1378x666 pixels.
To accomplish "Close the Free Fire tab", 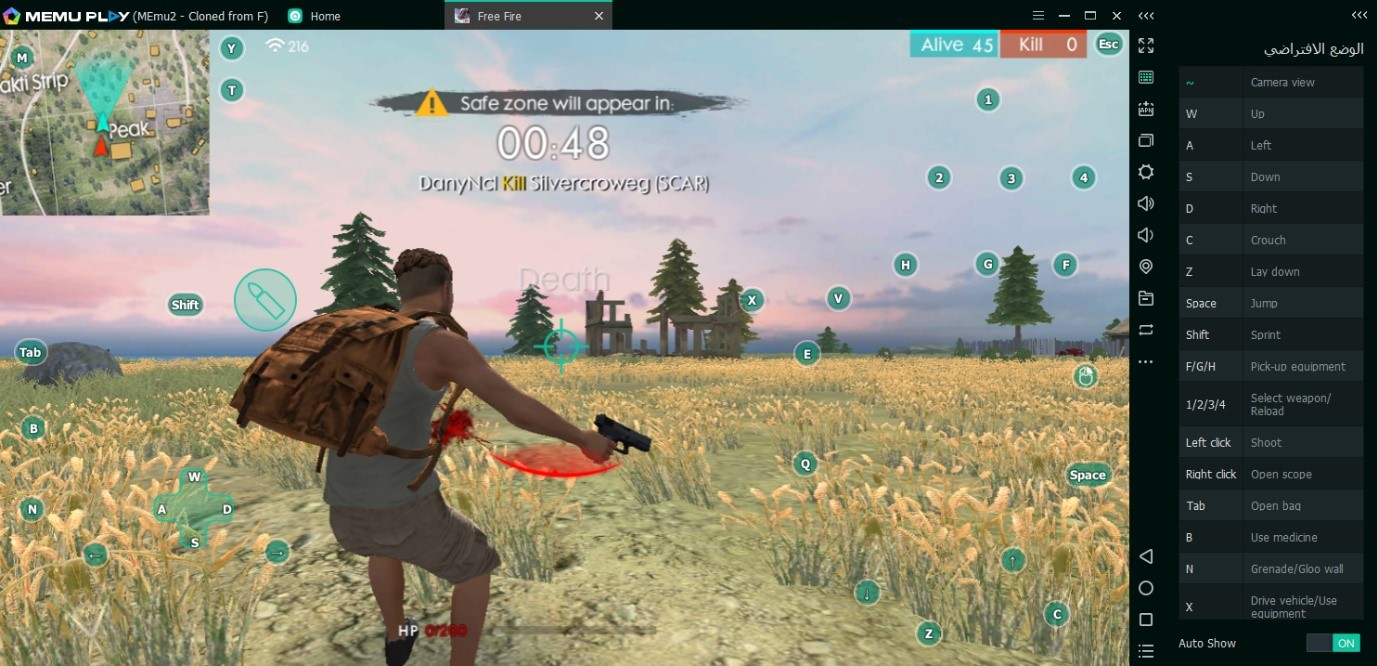I will click(599, 16).
